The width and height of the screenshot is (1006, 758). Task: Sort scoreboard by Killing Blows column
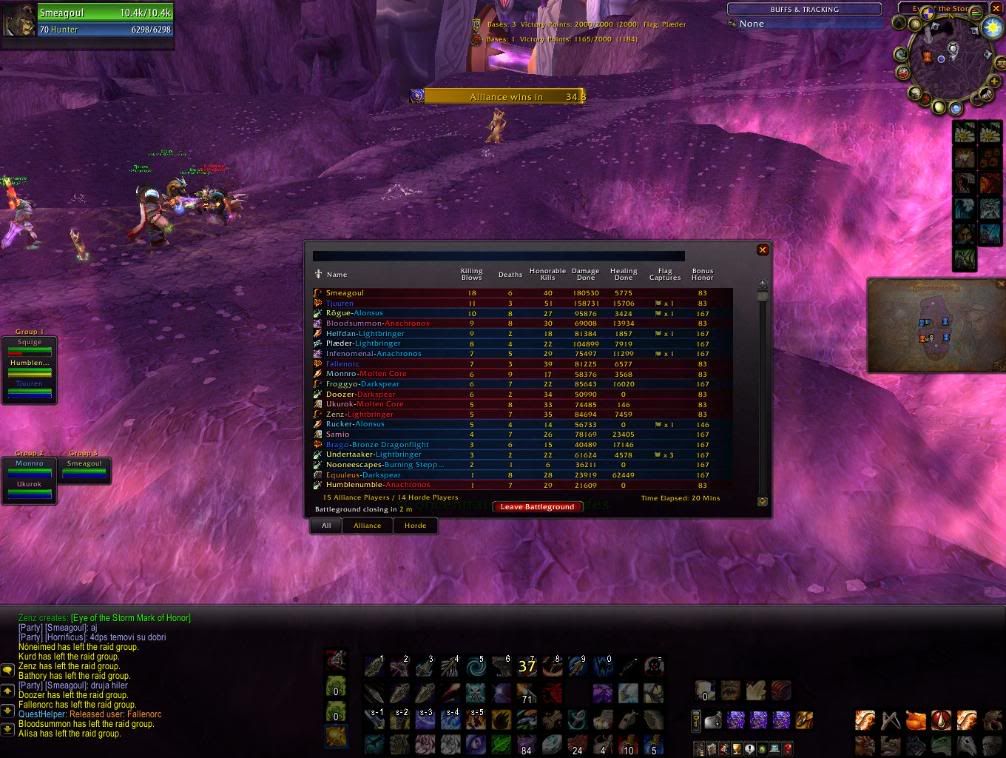click(471, 273)
